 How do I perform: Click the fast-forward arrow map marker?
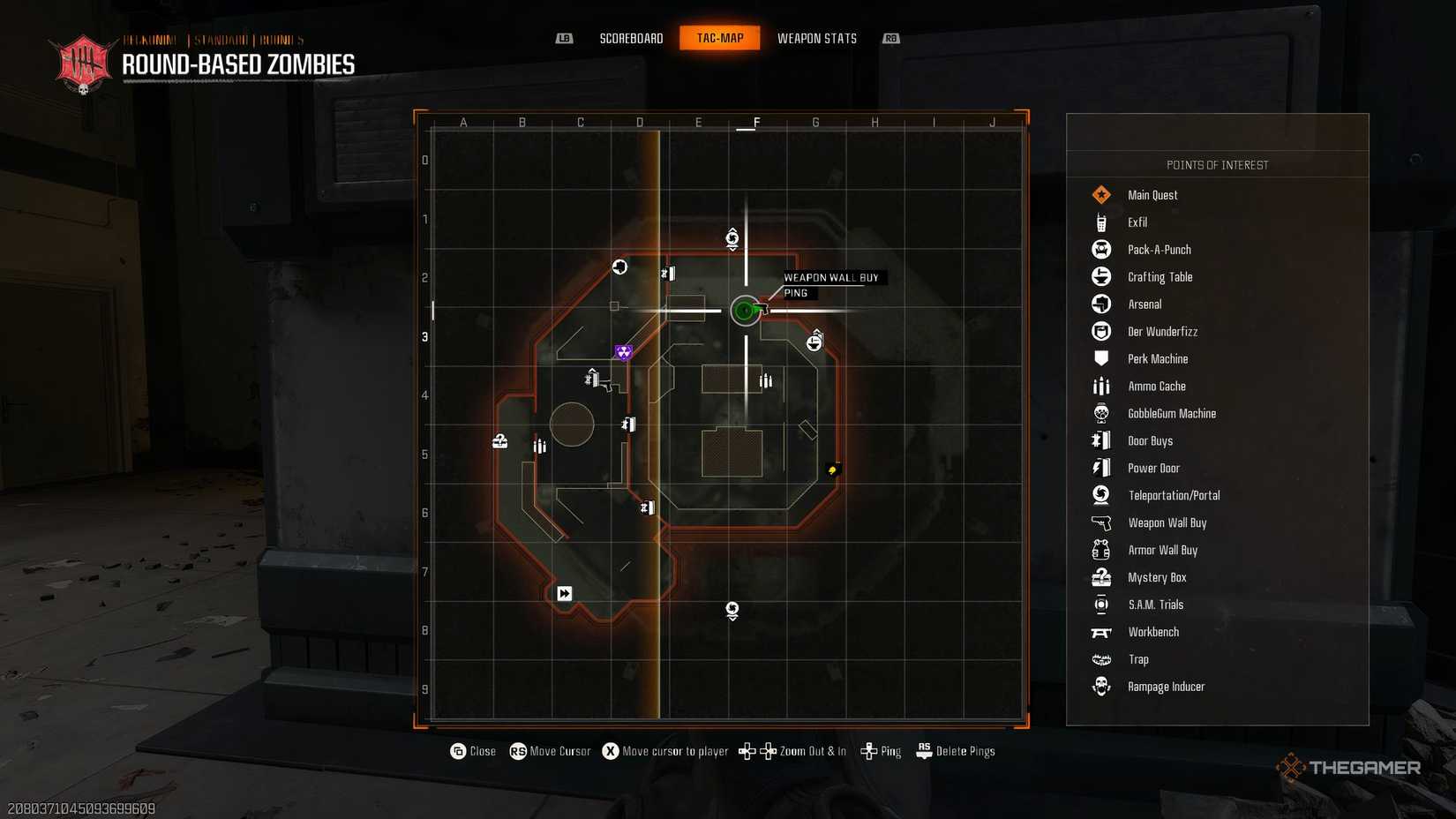[x=565, y=594]
